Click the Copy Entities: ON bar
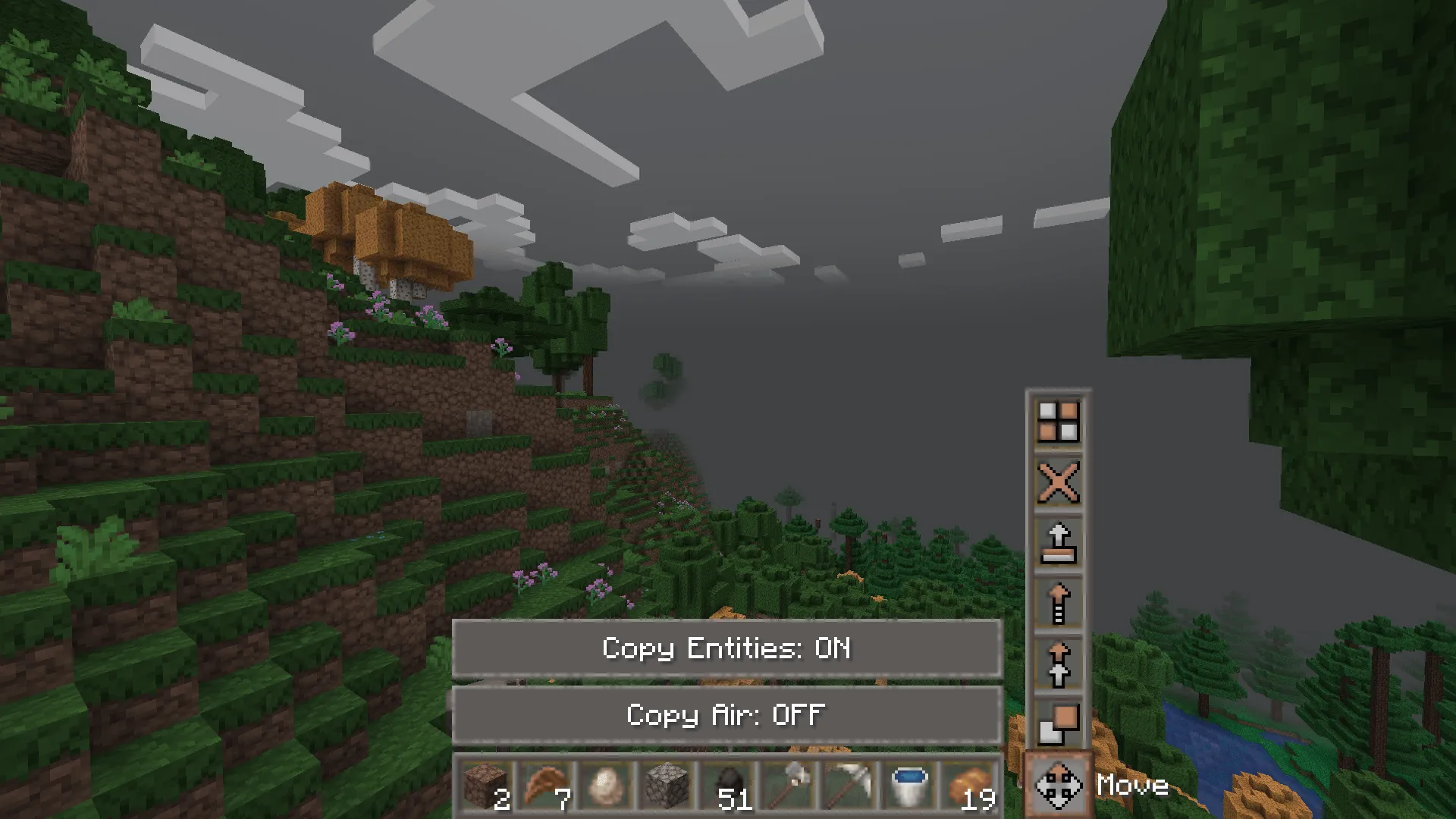This screenshot has width=1456, height=819. [x=726, y=649]
